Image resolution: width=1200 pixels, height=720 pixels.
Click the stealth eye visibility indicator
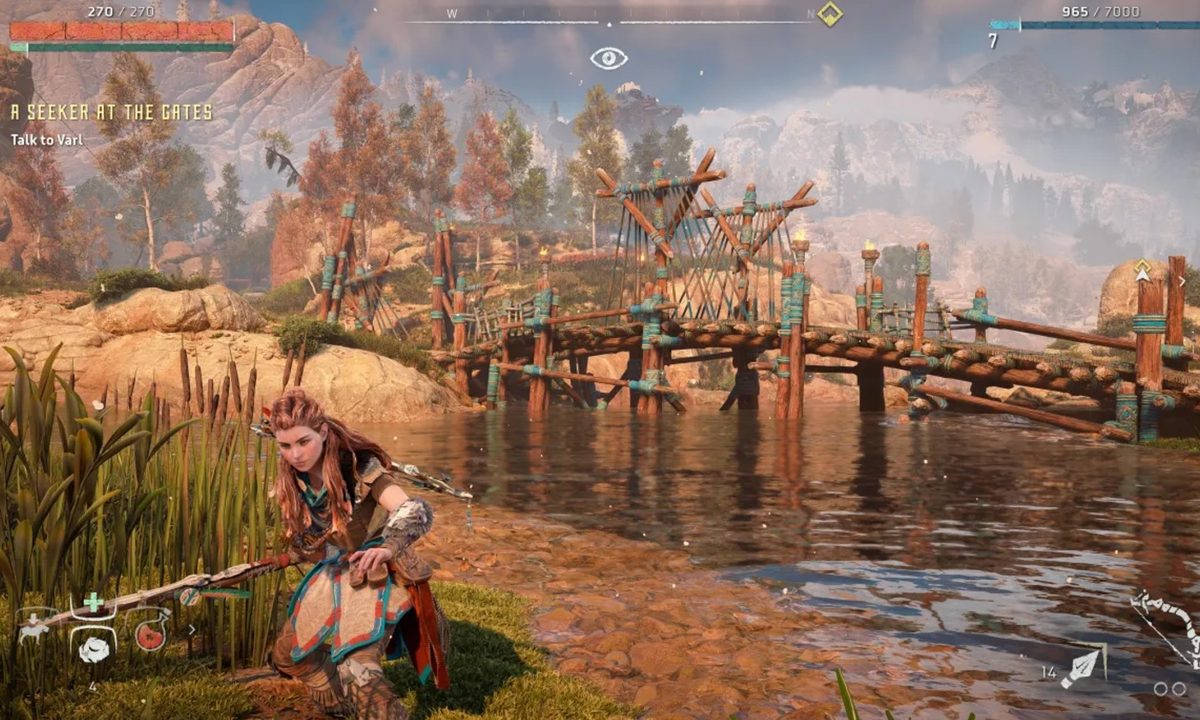[608, 58]
